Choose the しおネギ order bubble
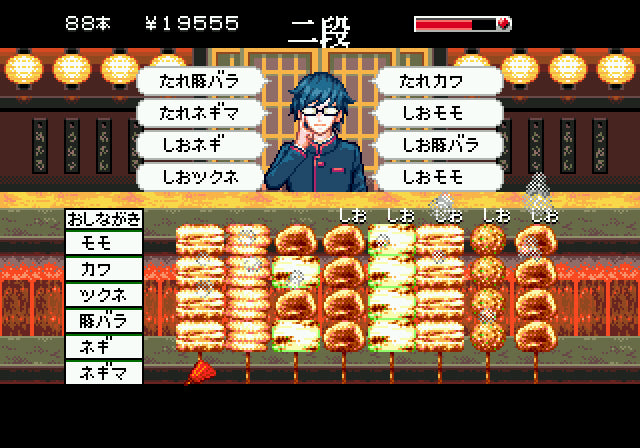Viewport: 640px width, 448px height. (201, 145)
